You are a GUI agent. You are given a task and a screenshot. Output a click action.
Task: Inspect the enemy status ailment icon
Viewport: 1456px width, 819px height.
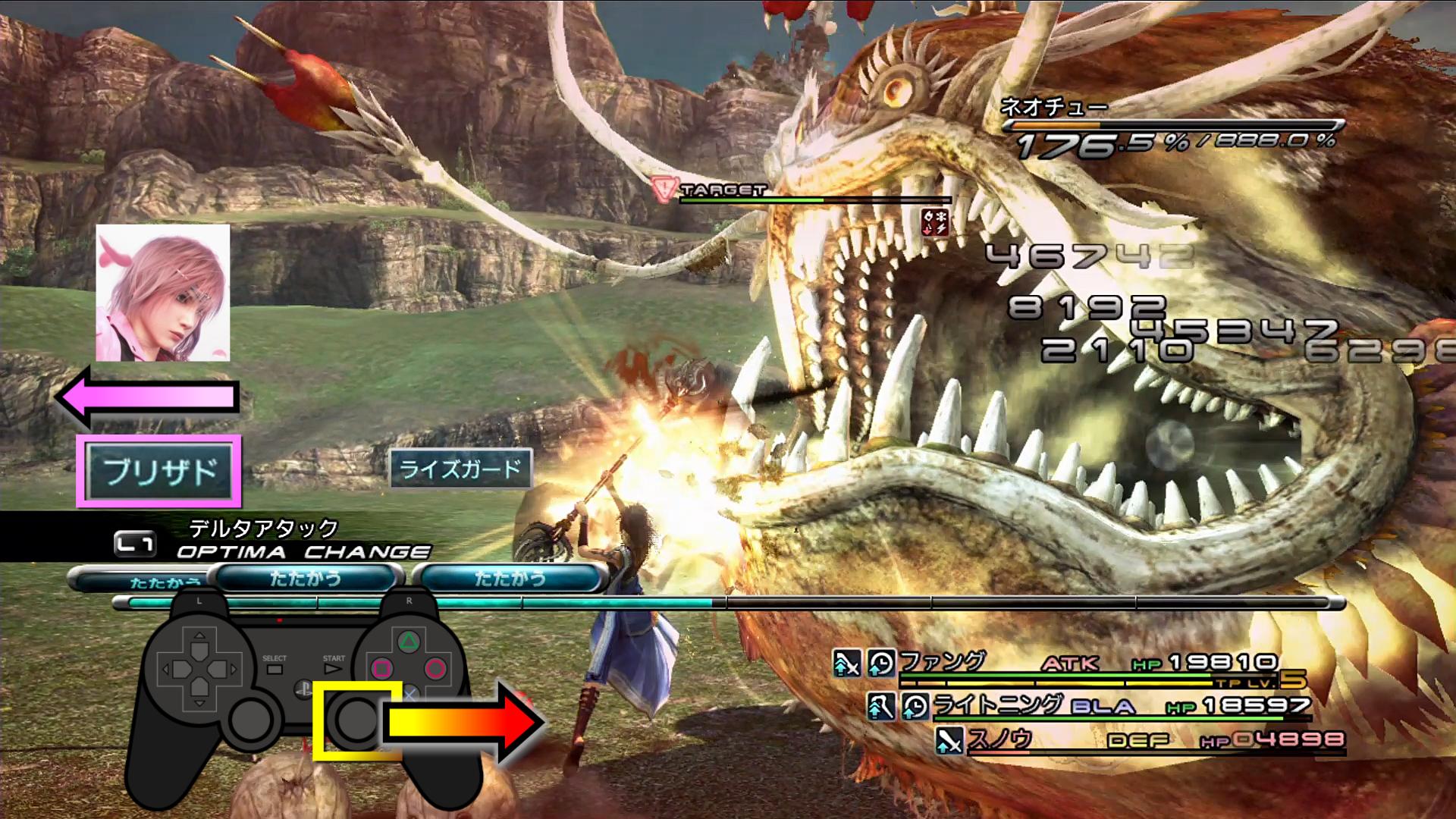click(x=935, y=223)
